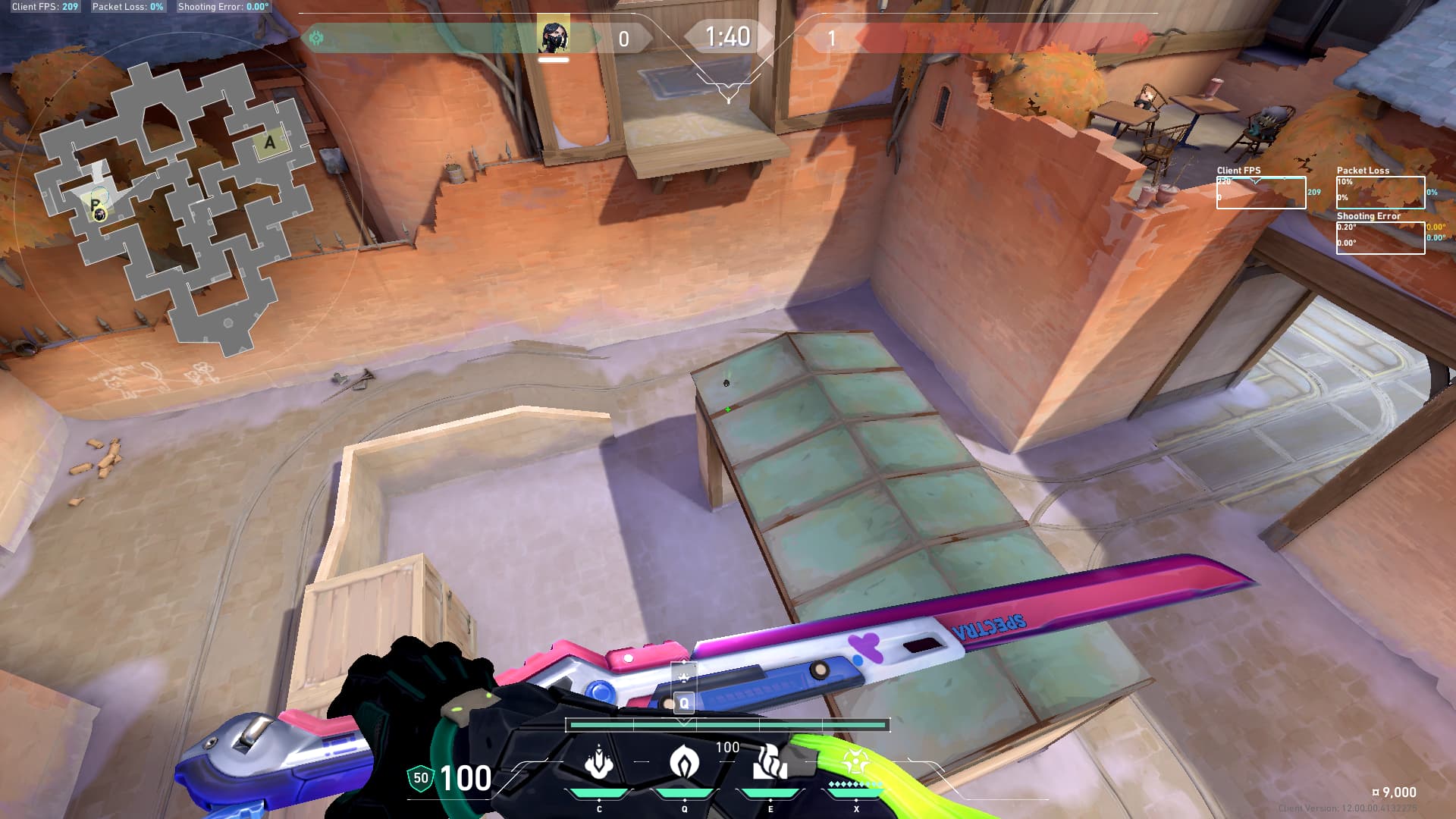Activate the Poison Cloud ability icon
Viewport: 1456px width, 819px height.
tap(684, 762)
